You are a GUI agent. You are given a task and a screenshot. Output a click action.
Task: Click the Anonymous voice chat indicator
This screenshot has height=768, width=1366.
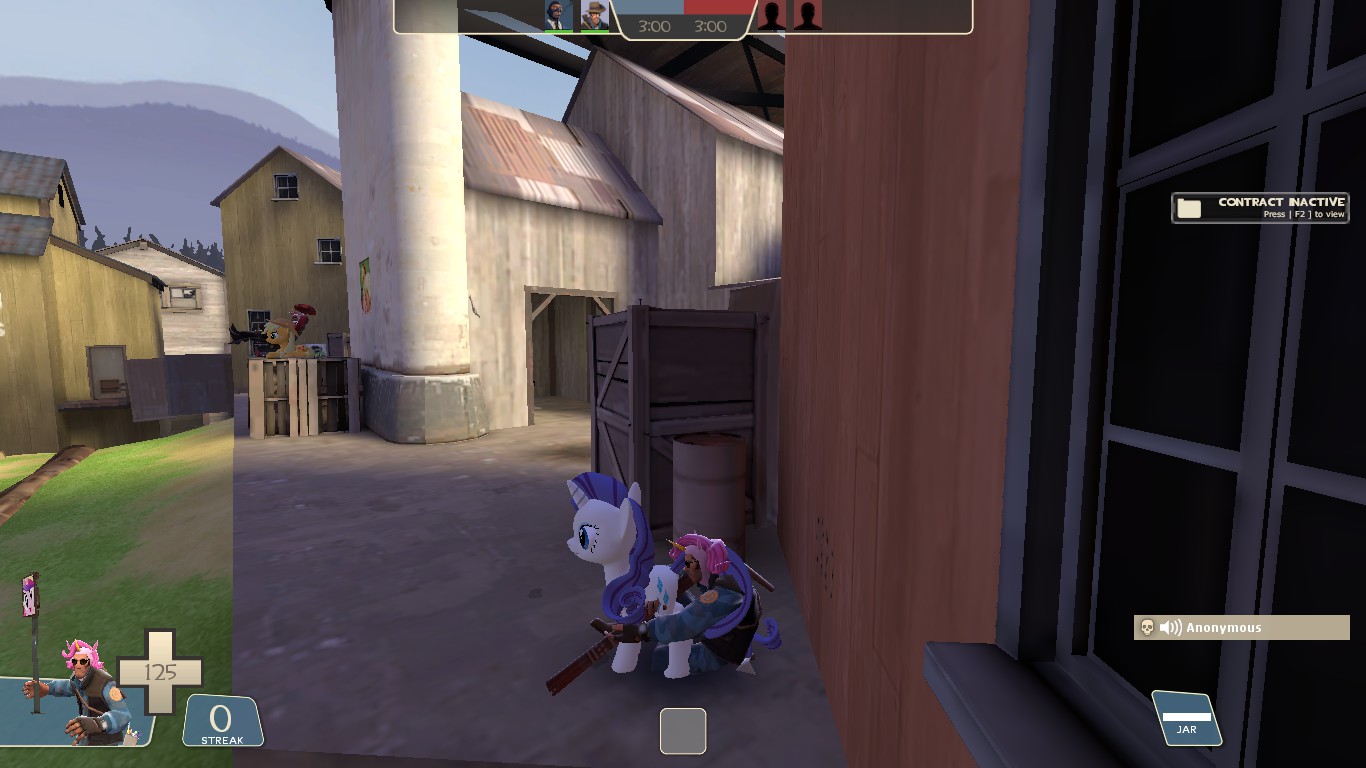1242,627
